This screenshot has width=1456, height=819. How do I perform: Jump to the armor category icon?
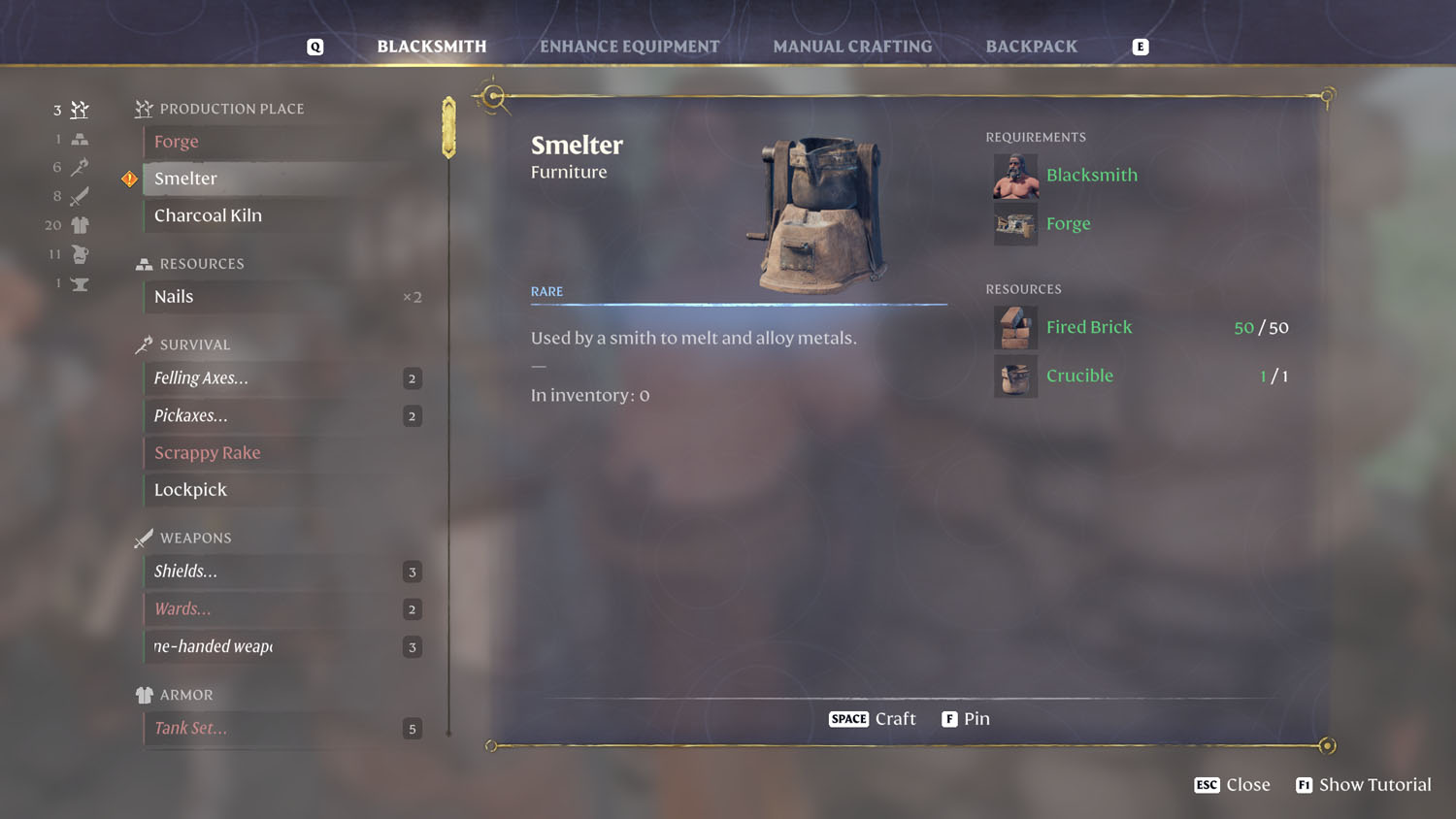(80, 225)
